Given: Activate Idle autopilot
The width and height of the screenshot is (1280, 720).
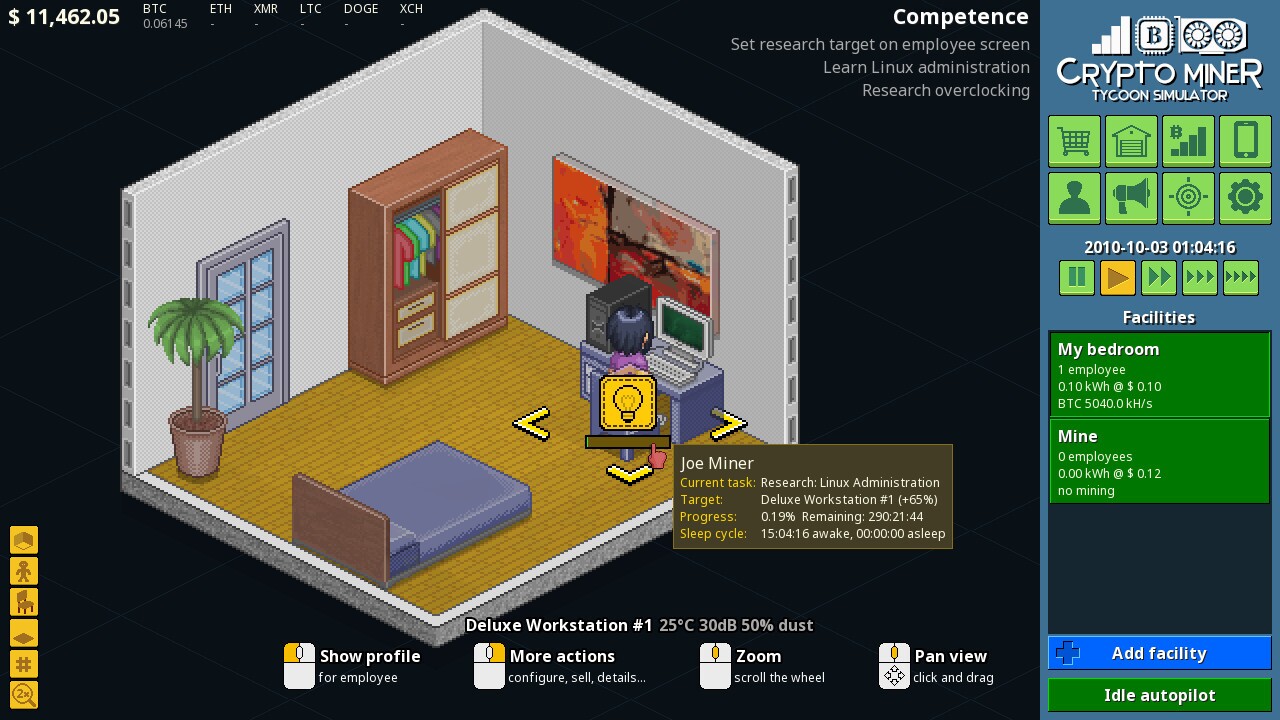Looking at the screenshot, I should [x=1159, y=695].
